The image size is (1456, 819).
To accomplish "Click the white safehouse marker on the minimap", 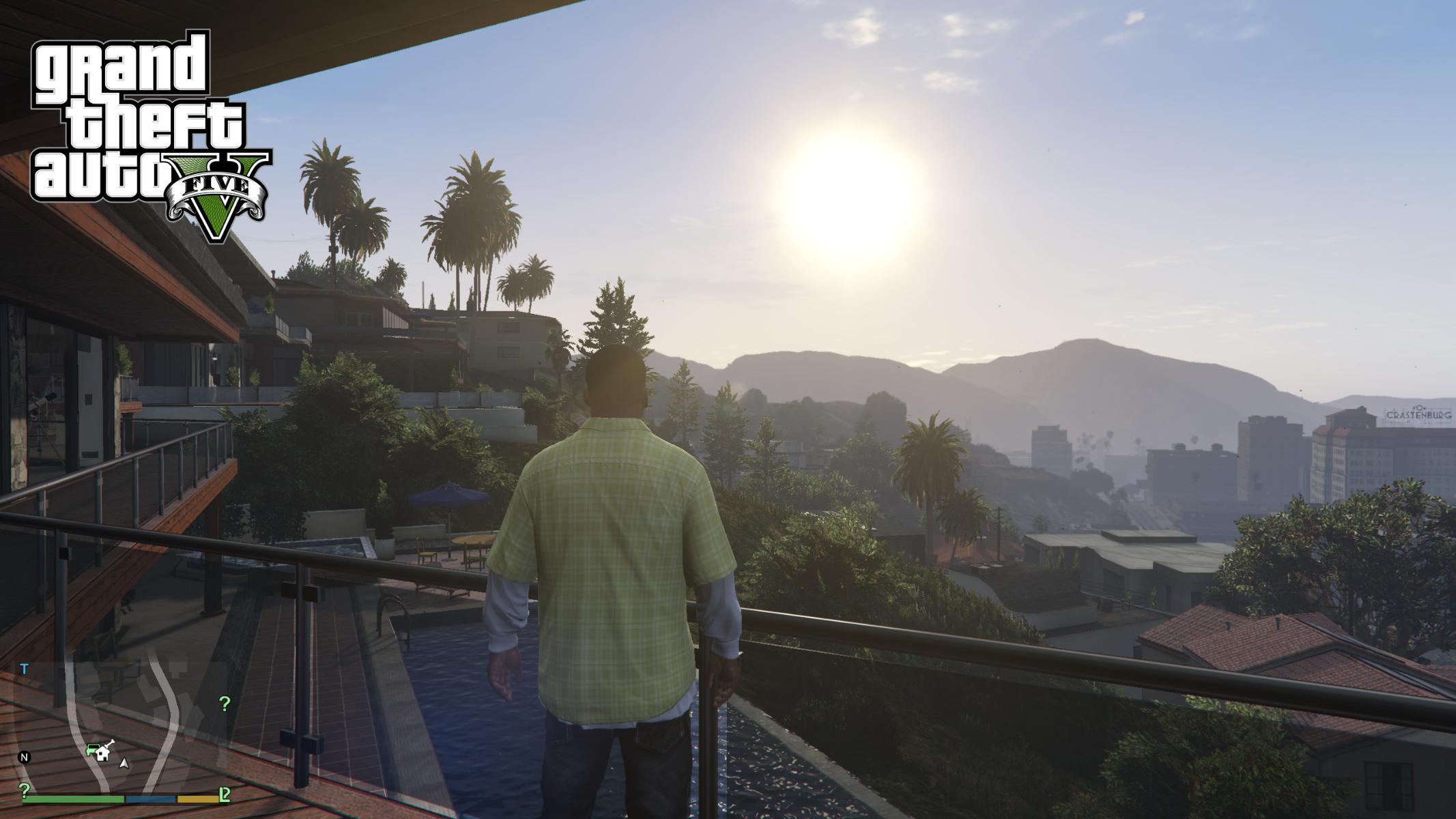I will tap(103, 753).
